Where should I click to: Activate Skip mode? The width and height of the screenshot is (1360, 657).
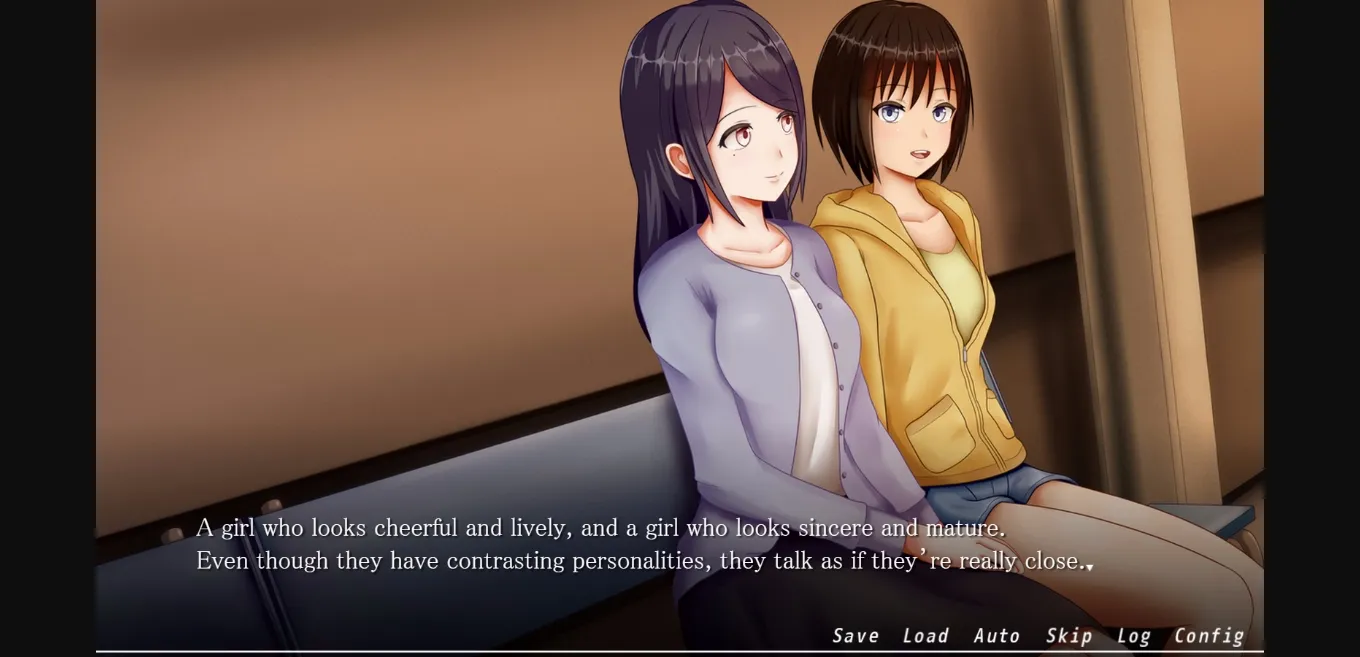[x=1068, y=636]
